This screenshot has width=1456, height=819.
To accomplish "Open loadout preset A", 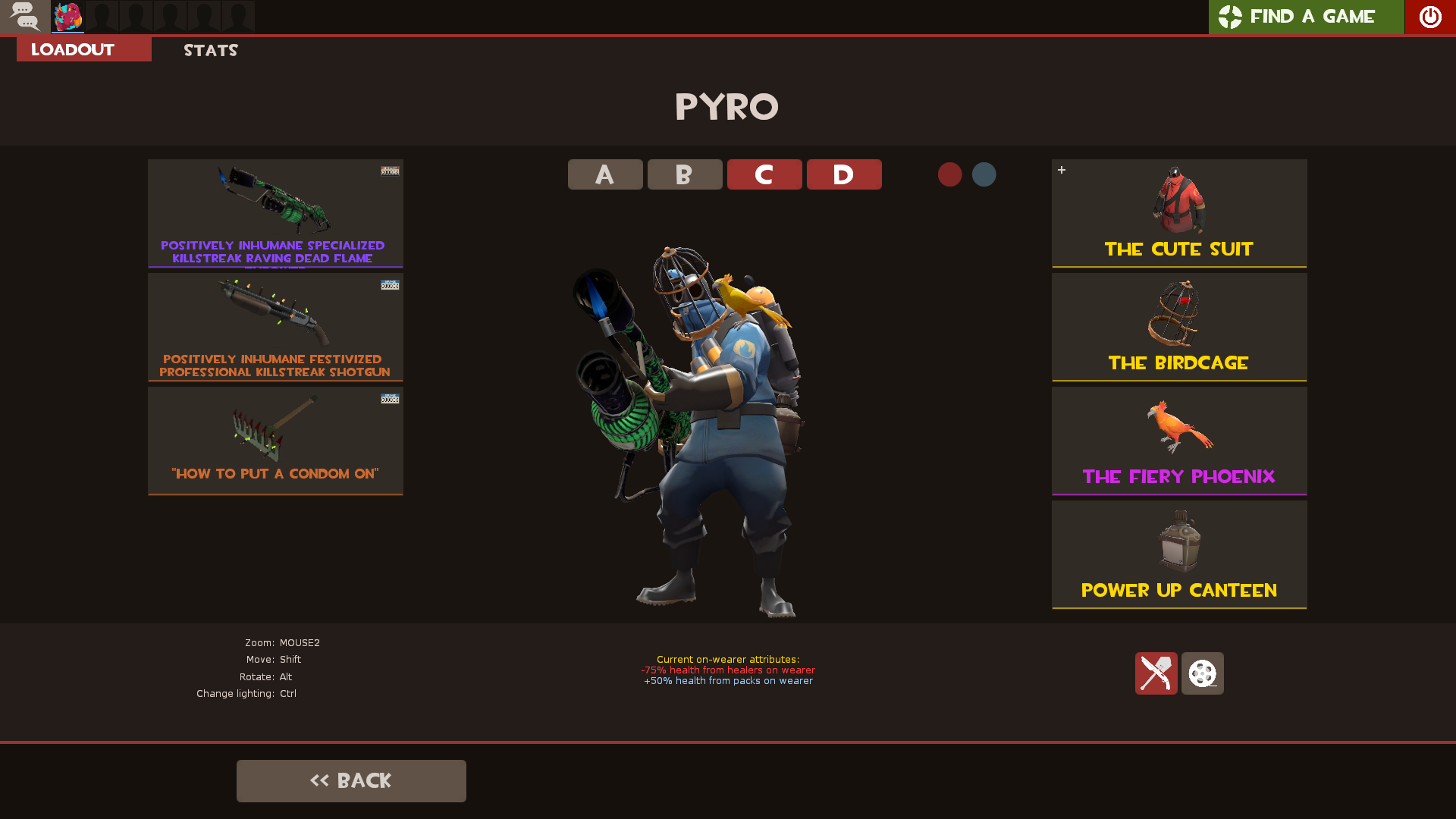I will pos(604,174).
